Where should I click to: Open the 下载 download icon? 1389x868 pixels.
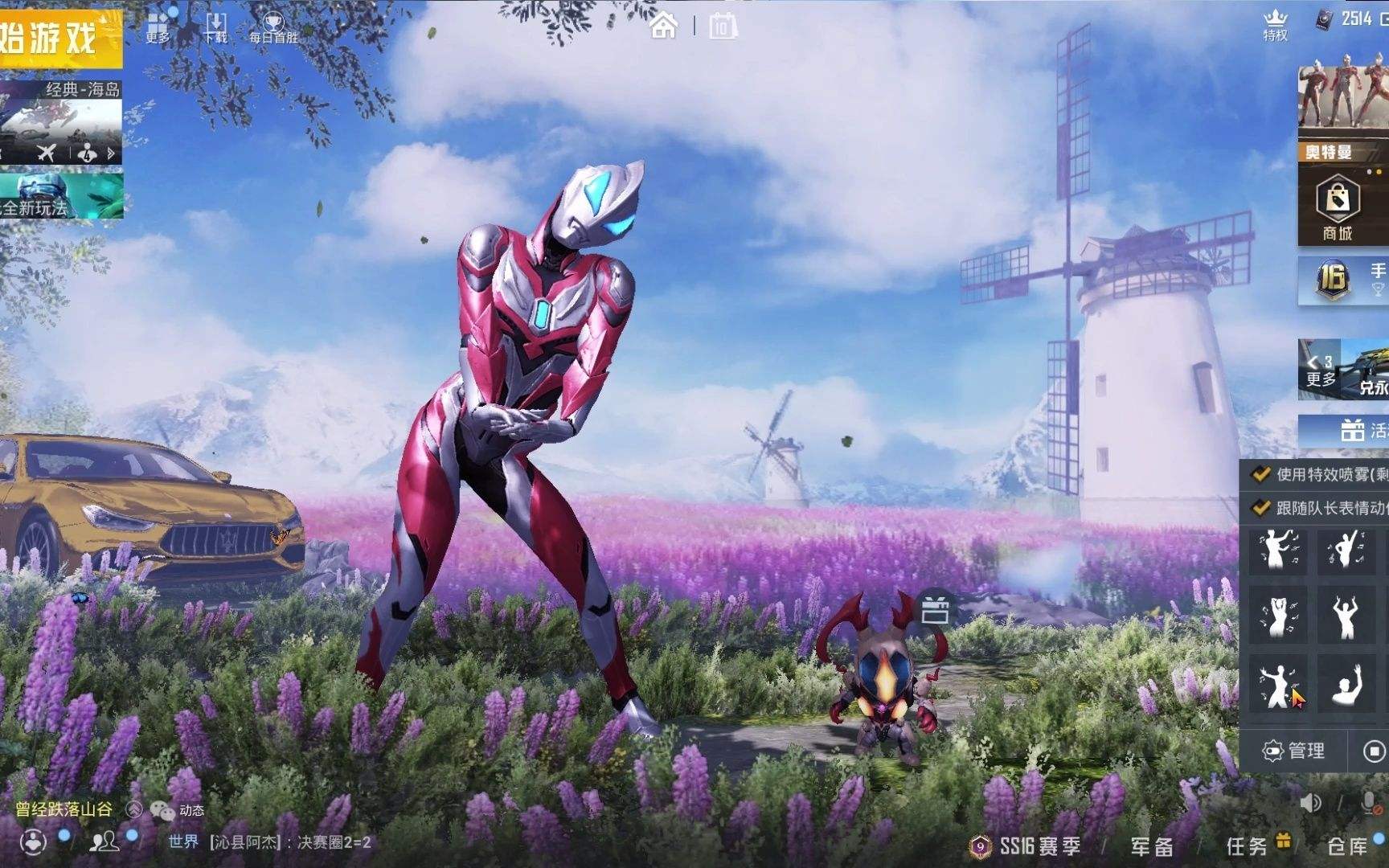click(x=215, y=27)
